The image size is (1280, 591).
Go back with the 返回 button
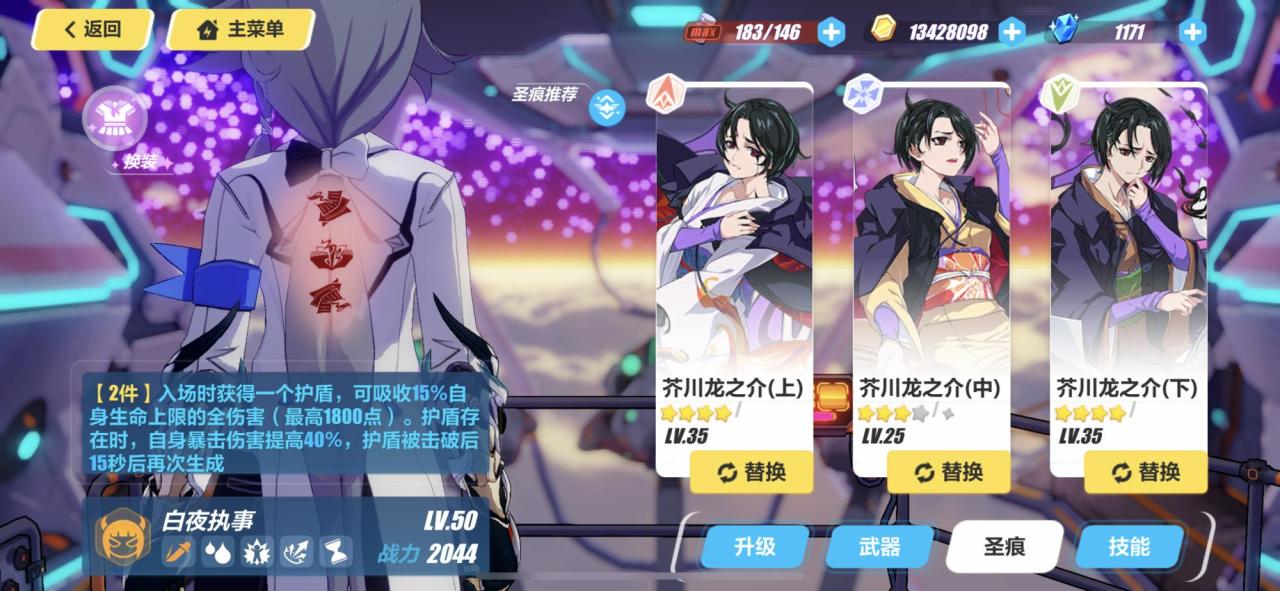(x=92, y=30)
